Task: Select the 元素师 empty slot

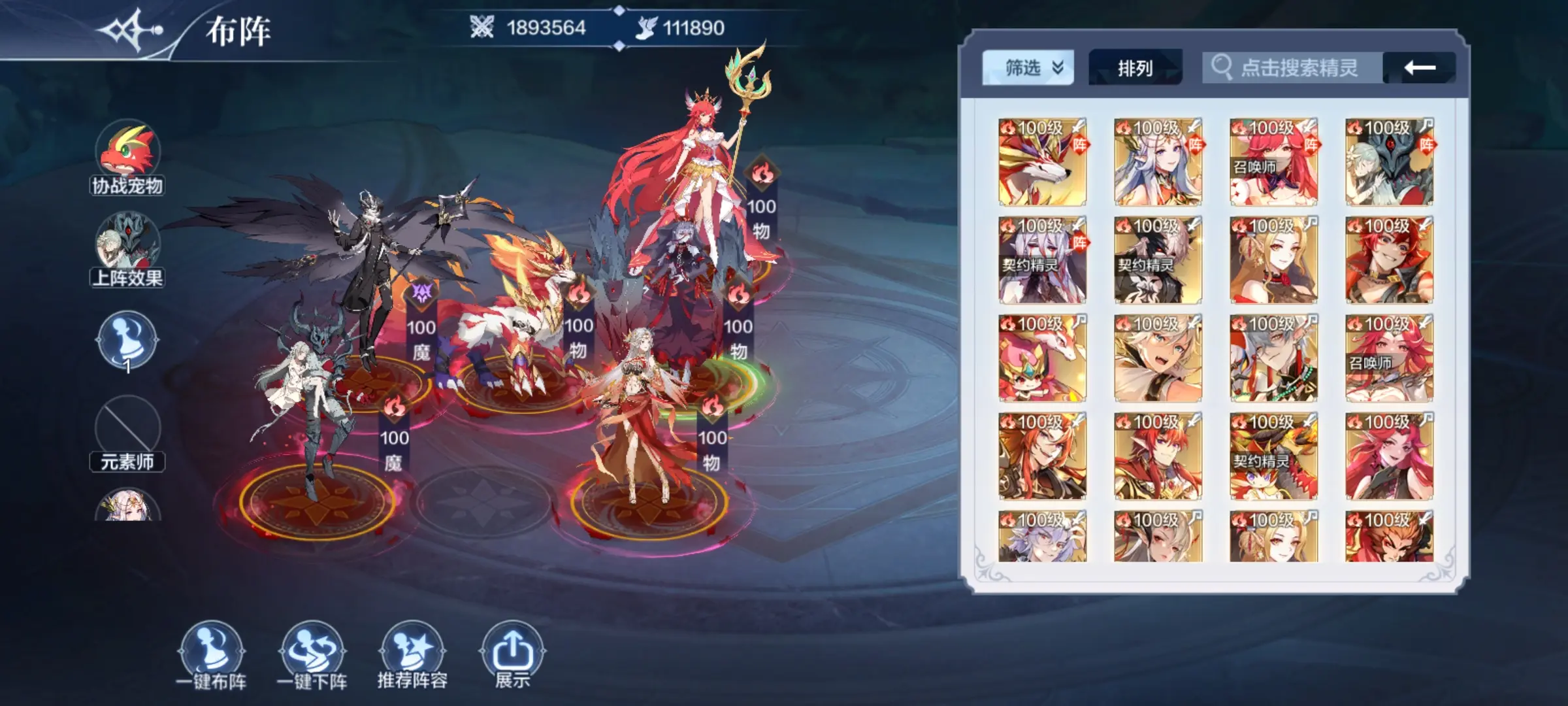Action: [x=127, y=428]
